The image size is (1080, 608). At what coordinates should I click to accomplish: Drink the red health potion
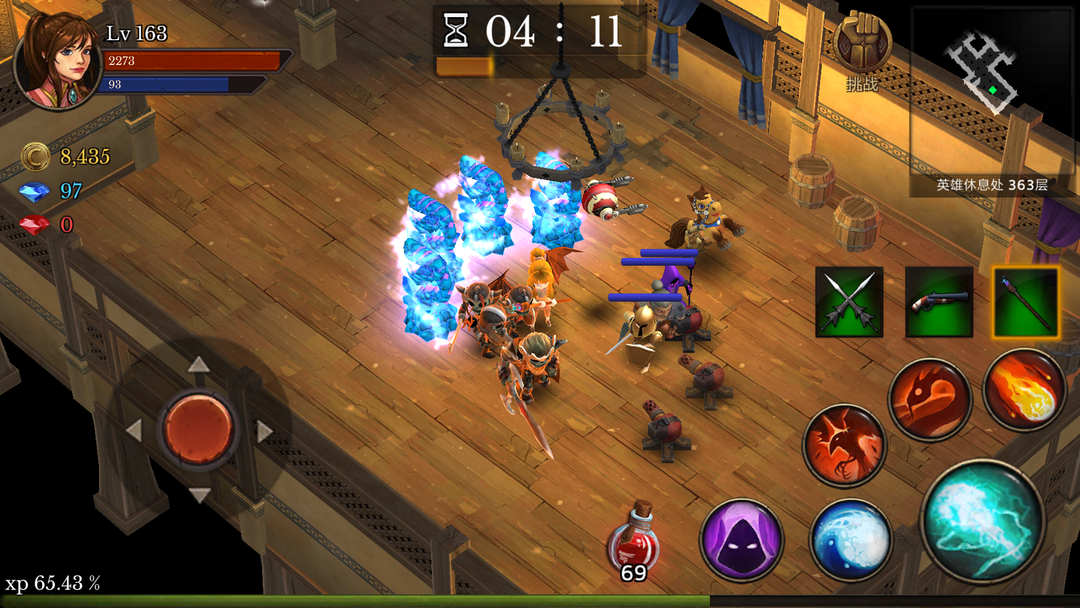coord(634,541)
